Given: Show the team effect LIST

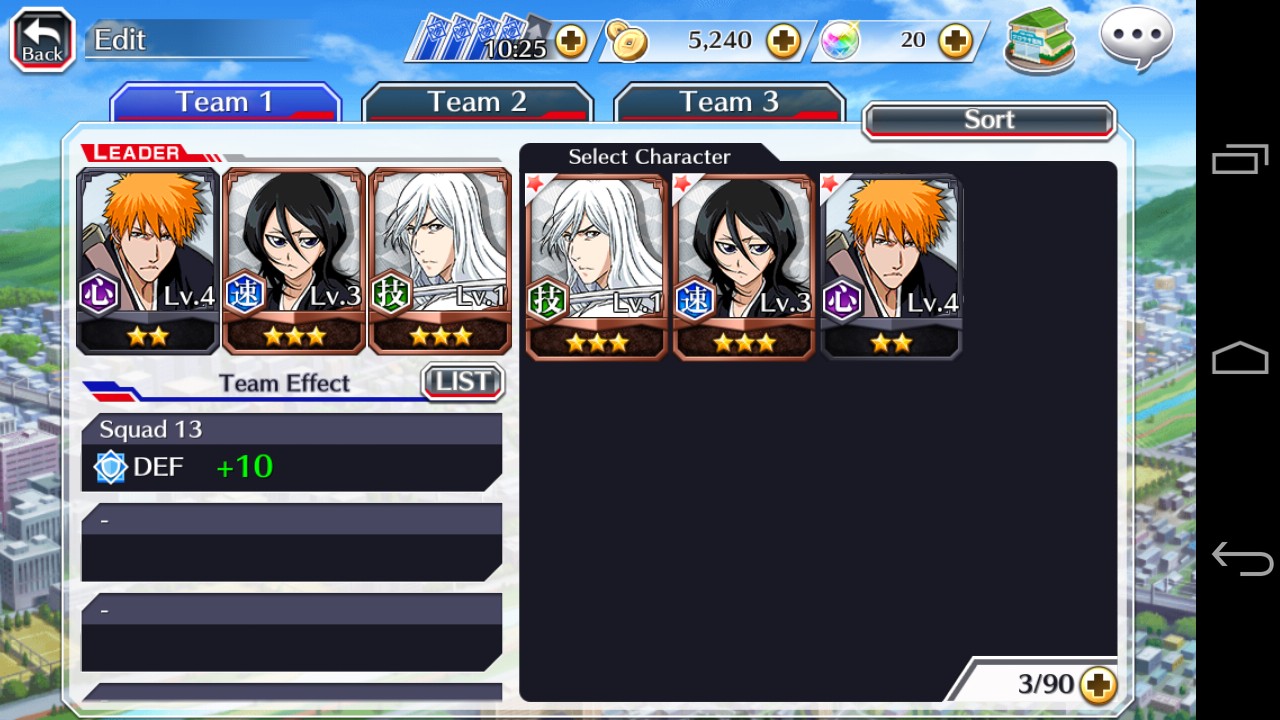Looking at the screenshot, I should (x=463, y=381).
